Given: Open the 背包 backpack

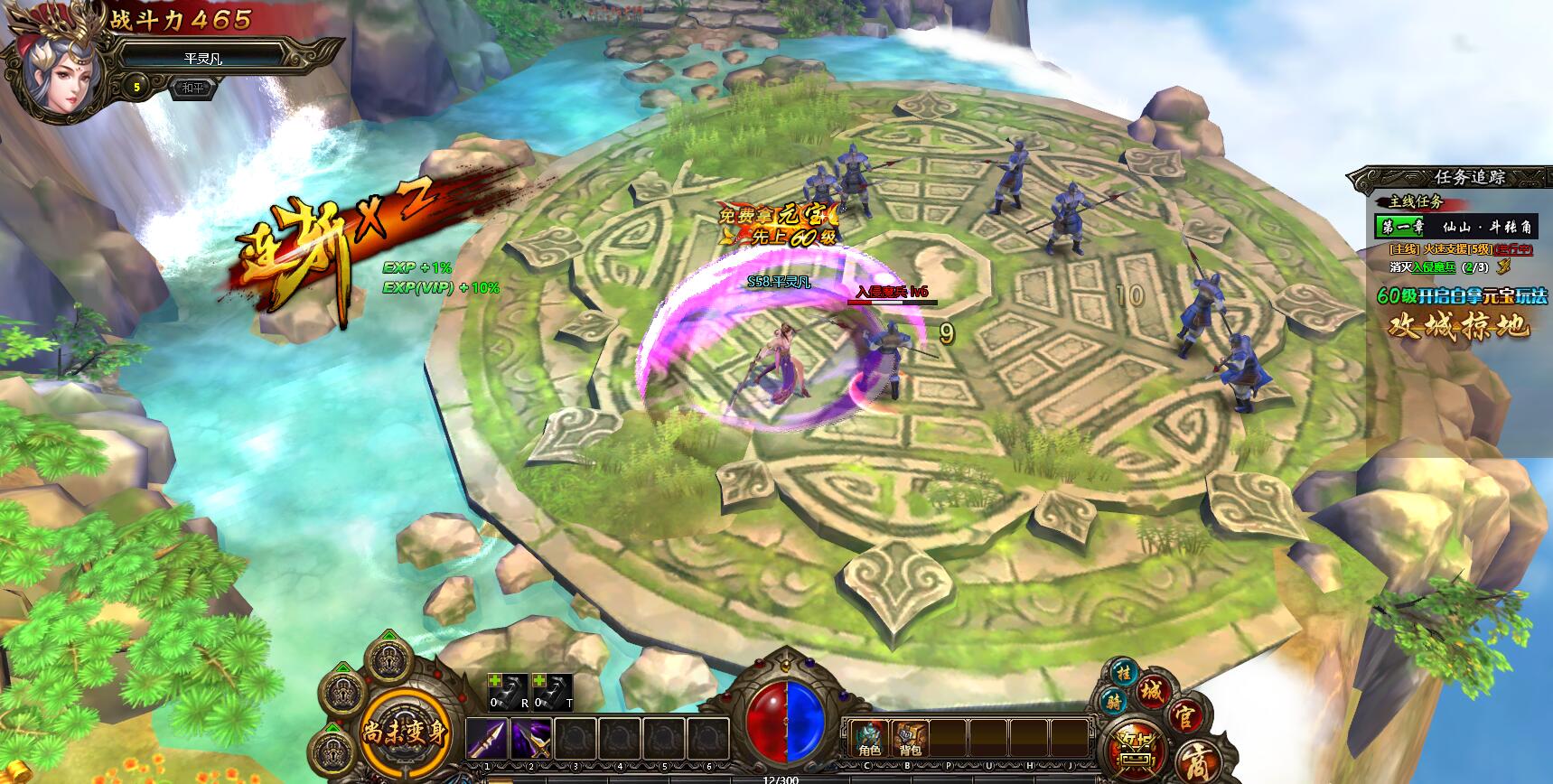Looking at the screenshot, I should coord(910,738).
